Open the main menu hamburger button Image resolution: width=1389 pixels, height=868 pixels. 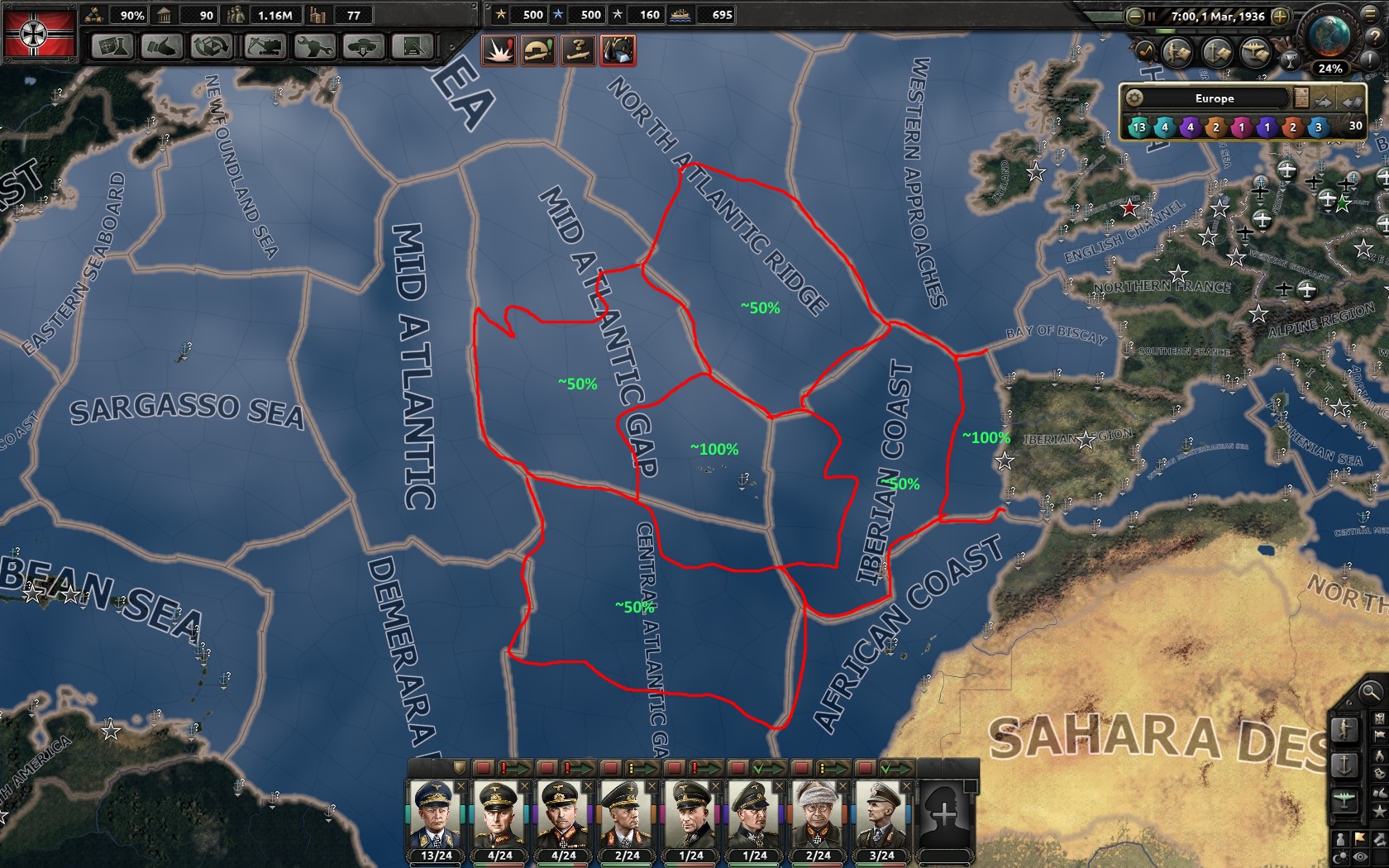(x=1369, y=15)
